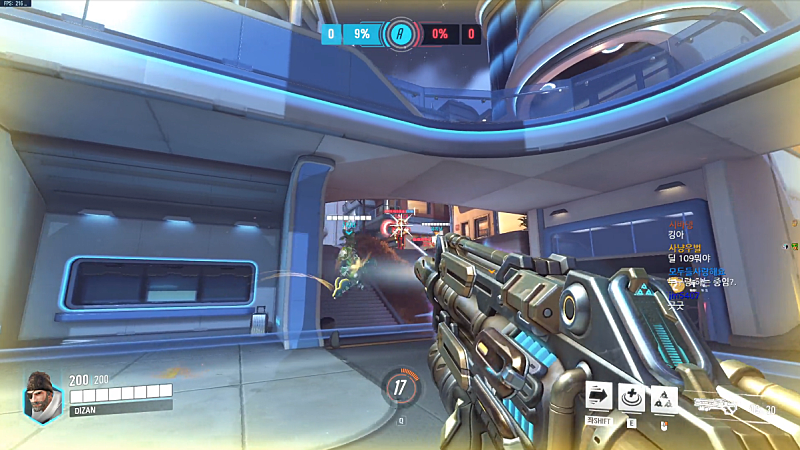Screen dimensions: 800x450
Task: Fire Helix Rockets via its ability icon
Action: click(x=663, y=398)
